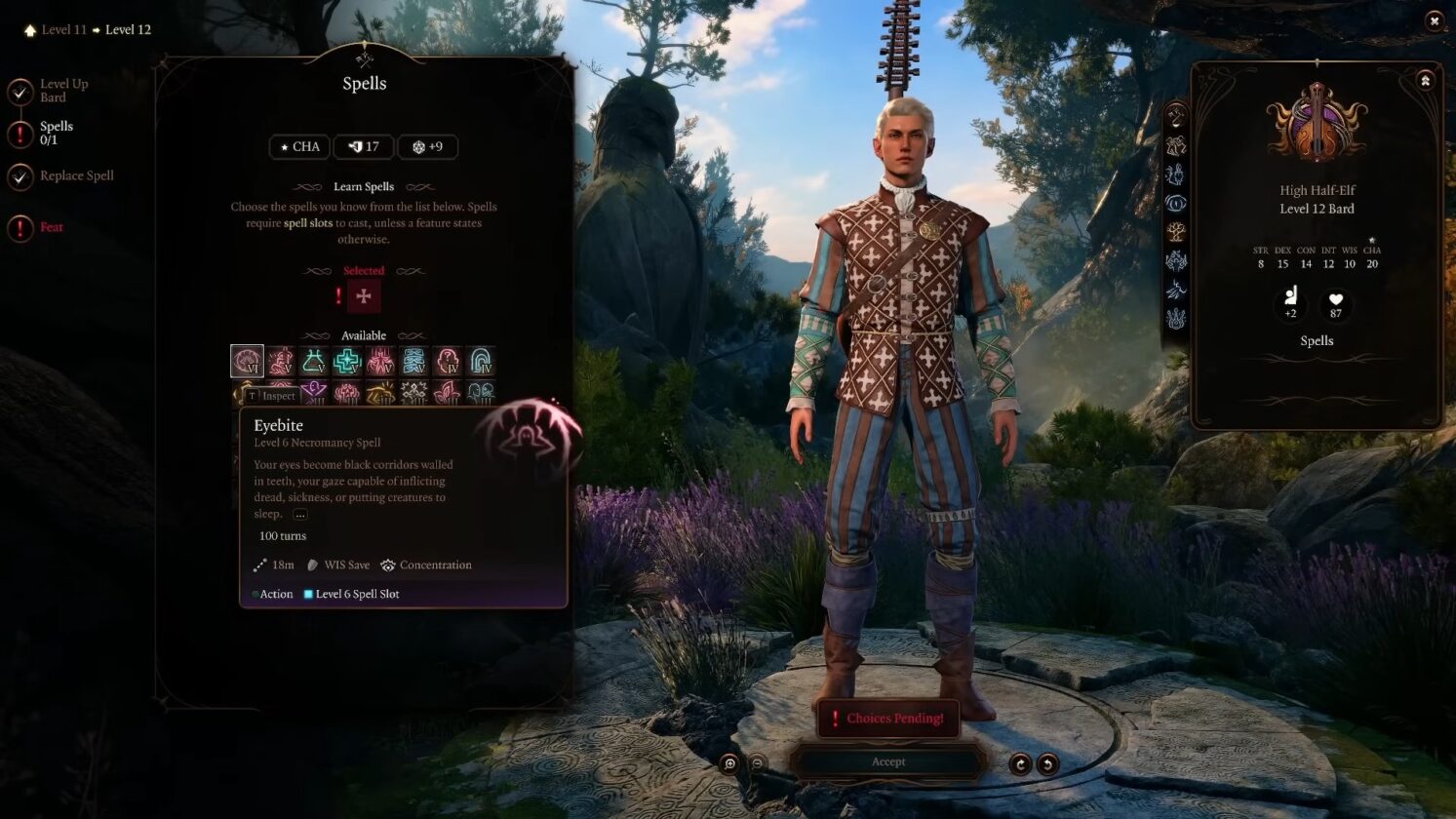Select the question-mark head level IV spell
This screenshot has height=819, width=1456.
pyautogui.click(x=447, y=361)
